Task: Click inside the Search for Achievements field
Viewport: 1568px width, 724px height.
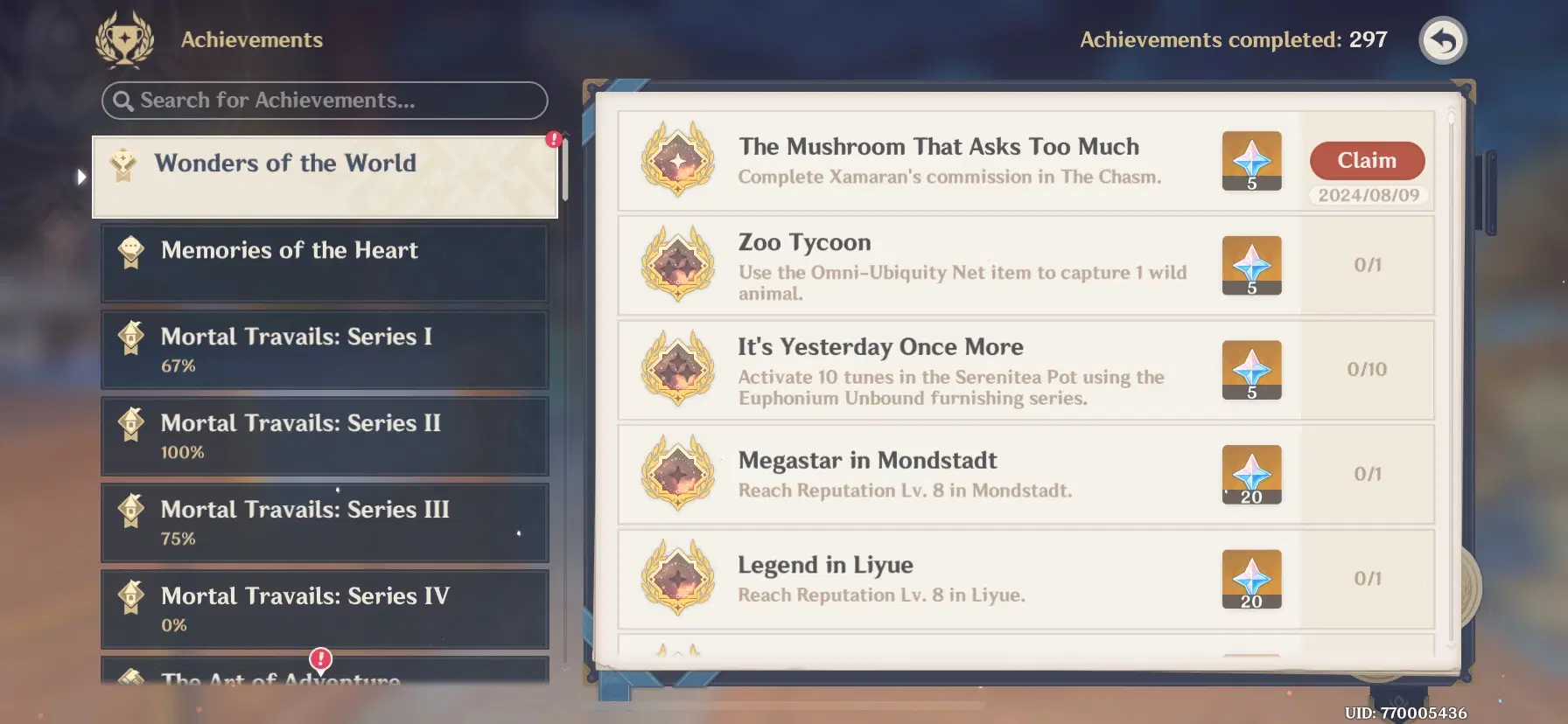Action: click(x=324, y=100)
